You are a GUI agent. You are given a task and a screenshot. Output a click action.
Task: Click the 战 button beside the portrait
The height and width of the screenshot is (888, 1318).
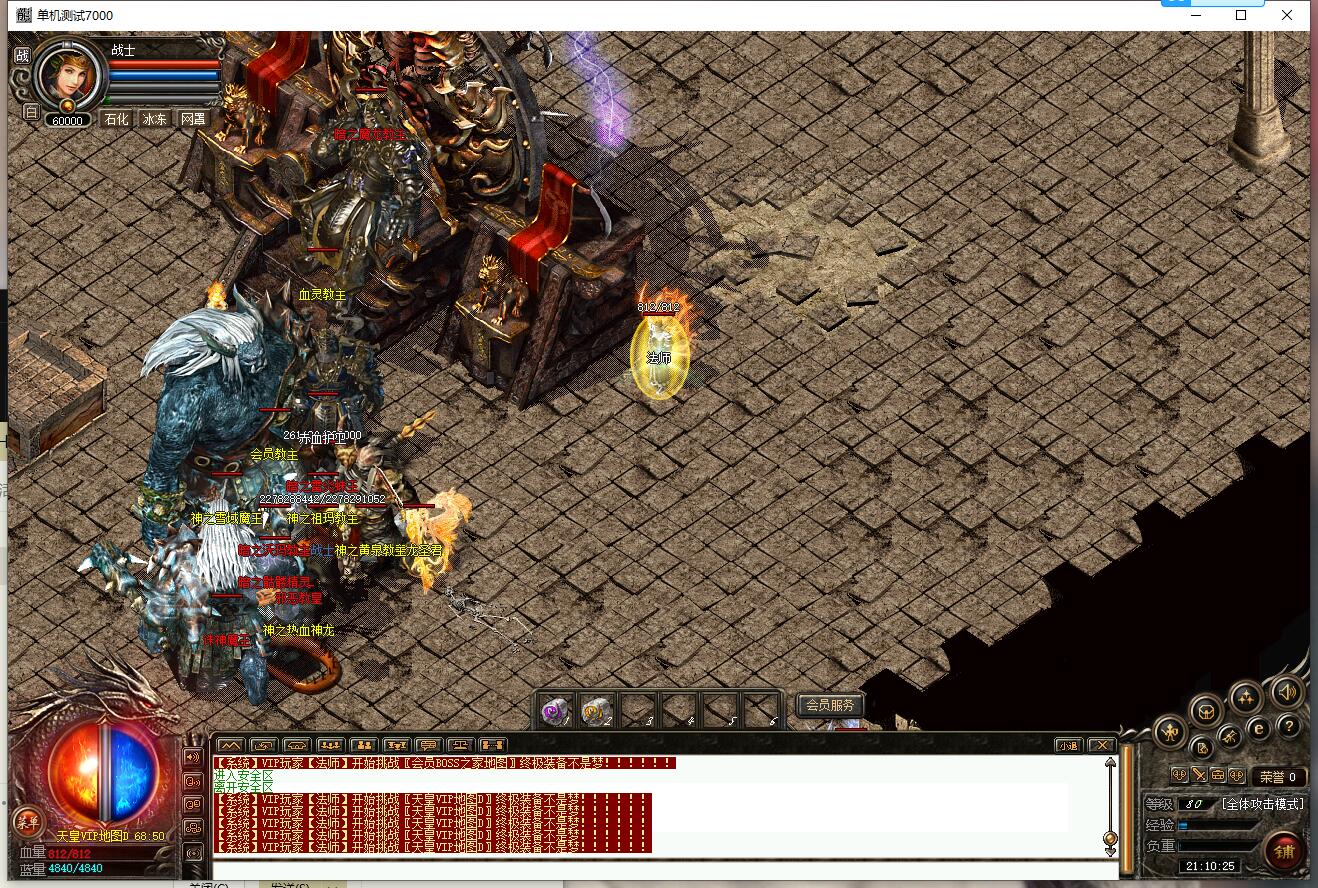pyautogui.click(x=22, y=55)
